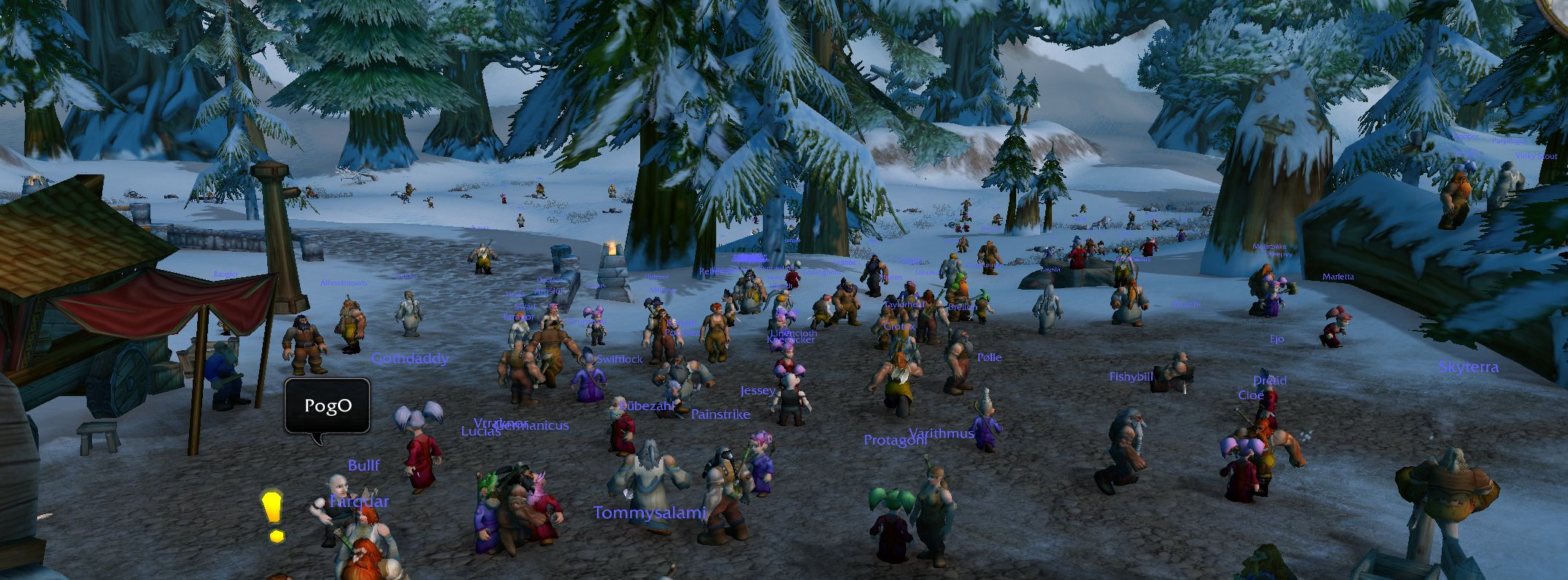This screenshot has width=1568, height=580.
Task: Target Swiftlock by the name label
Action: point(620,359)
